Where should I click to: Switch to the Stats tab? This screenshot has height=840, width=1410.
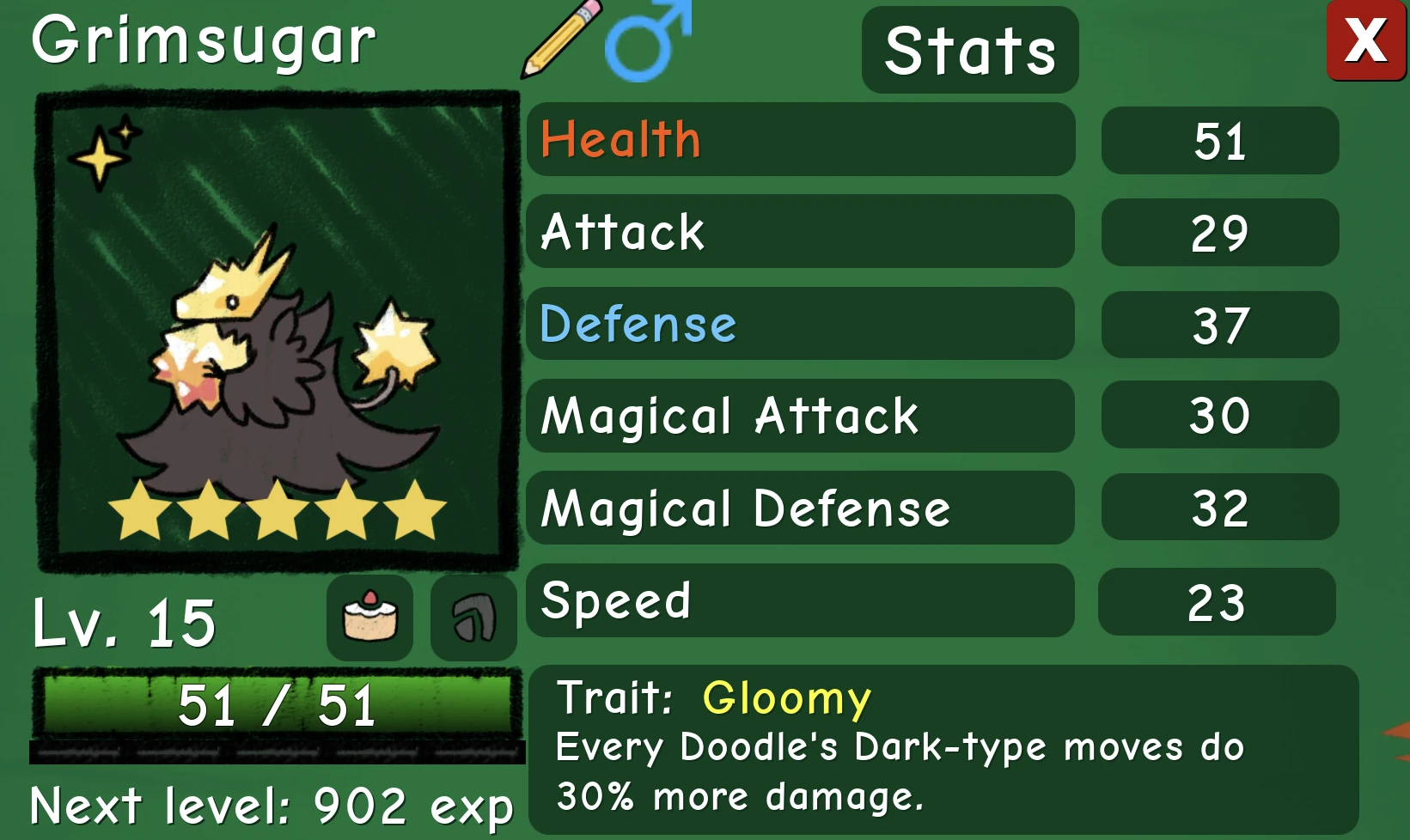click(969, 49)
